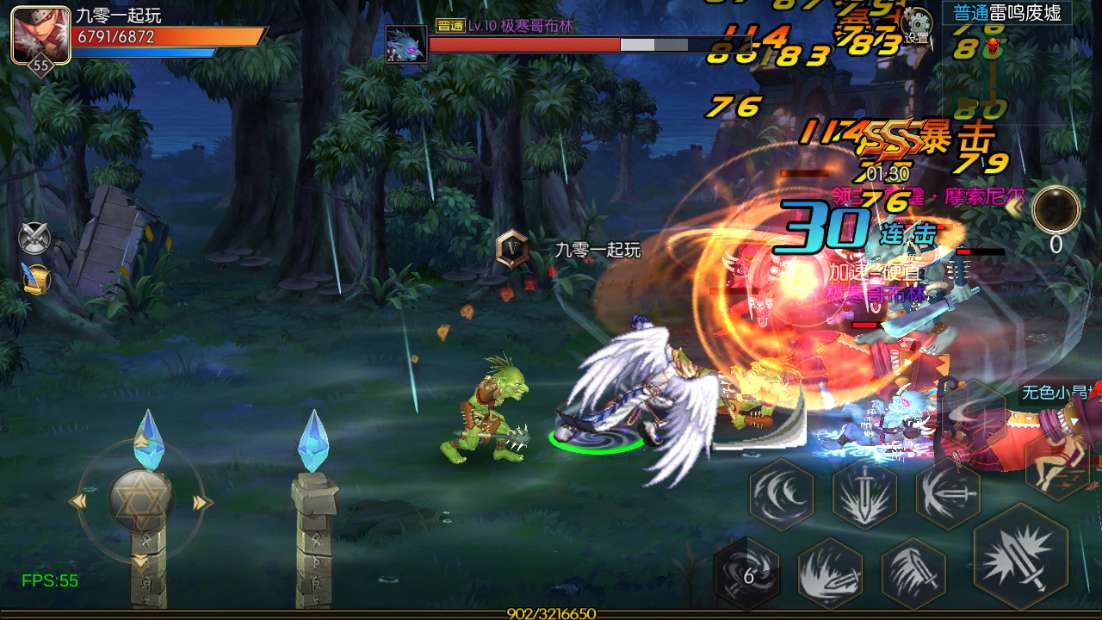Tap the player portrait avatar
1102x620 pixels.
click(x=39, y=34)
